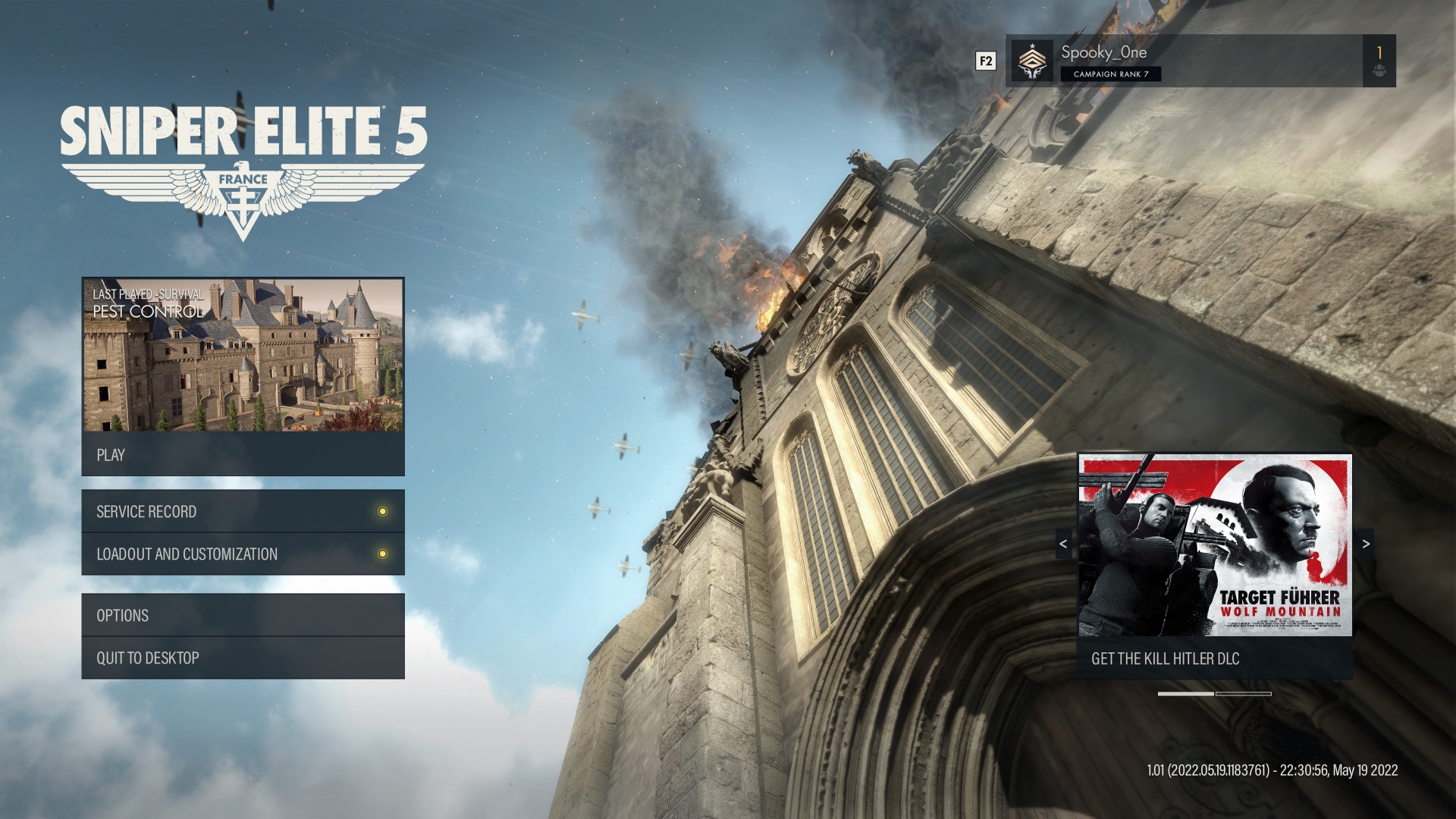
Task: Show the next promo with right arrow
Action: pos(1366,544)
